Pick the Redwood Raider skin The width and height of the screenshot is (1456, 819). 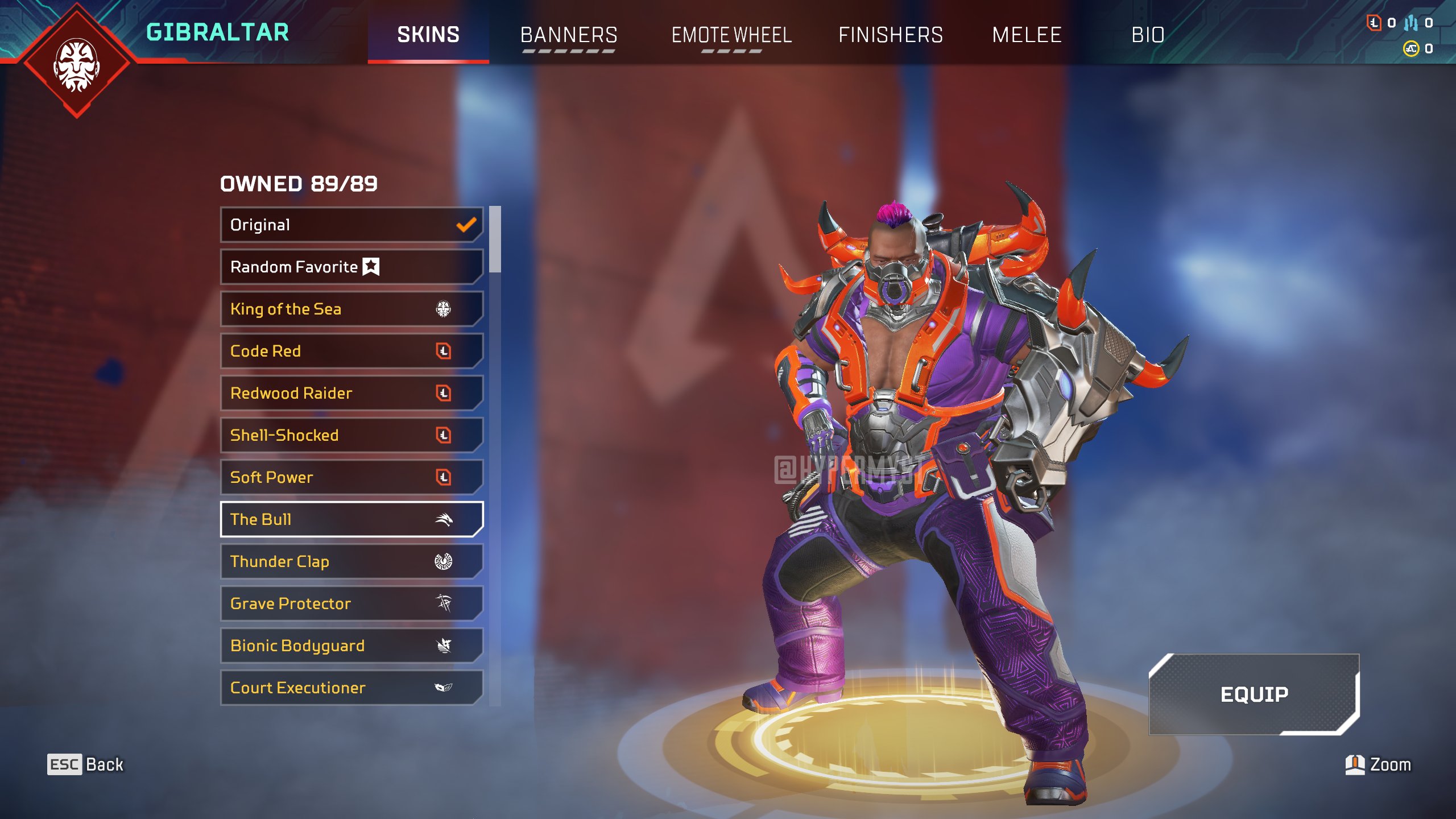point(351,393)
